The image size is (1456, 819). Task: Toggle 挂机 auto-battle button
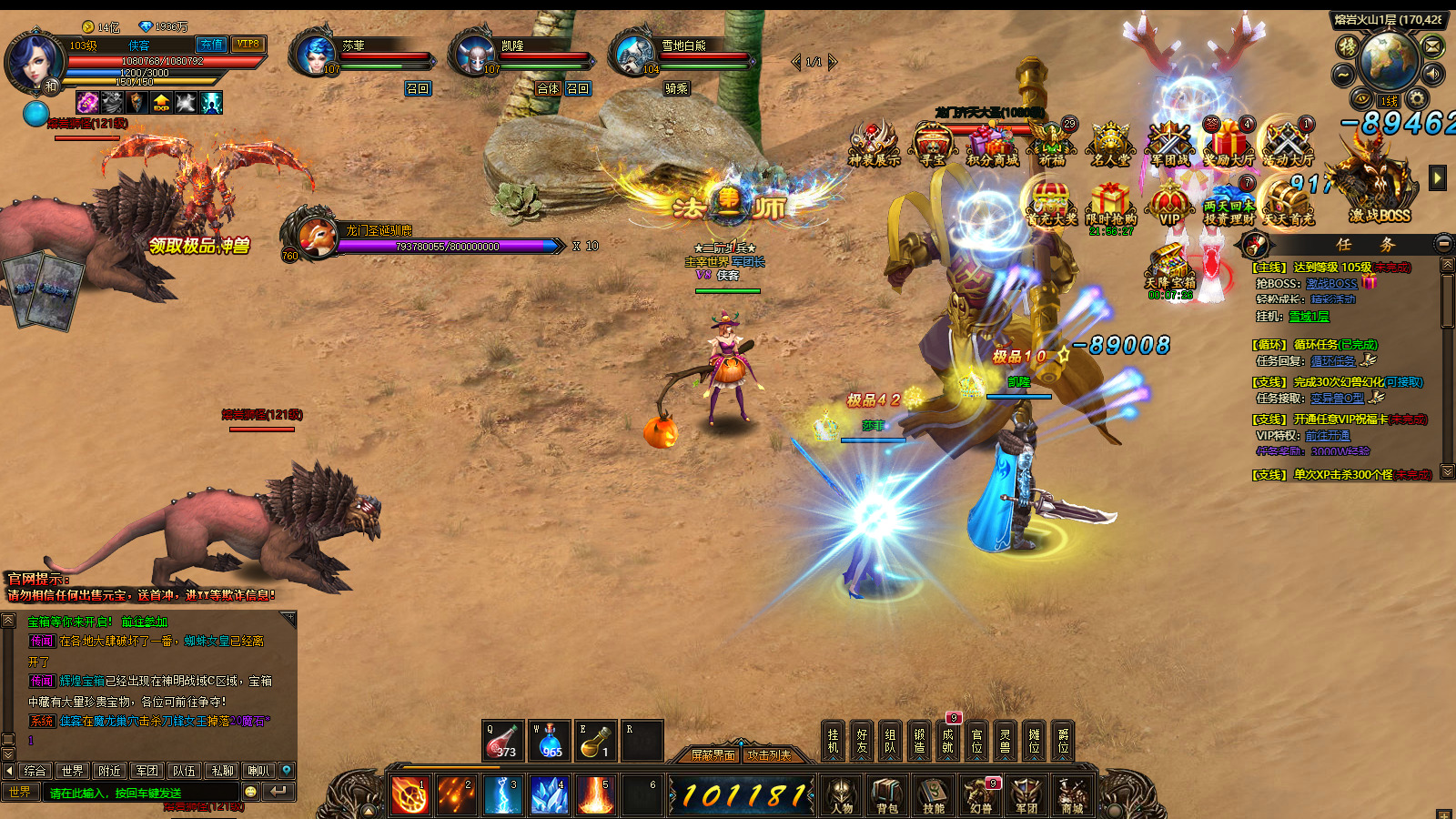(833, 741)
